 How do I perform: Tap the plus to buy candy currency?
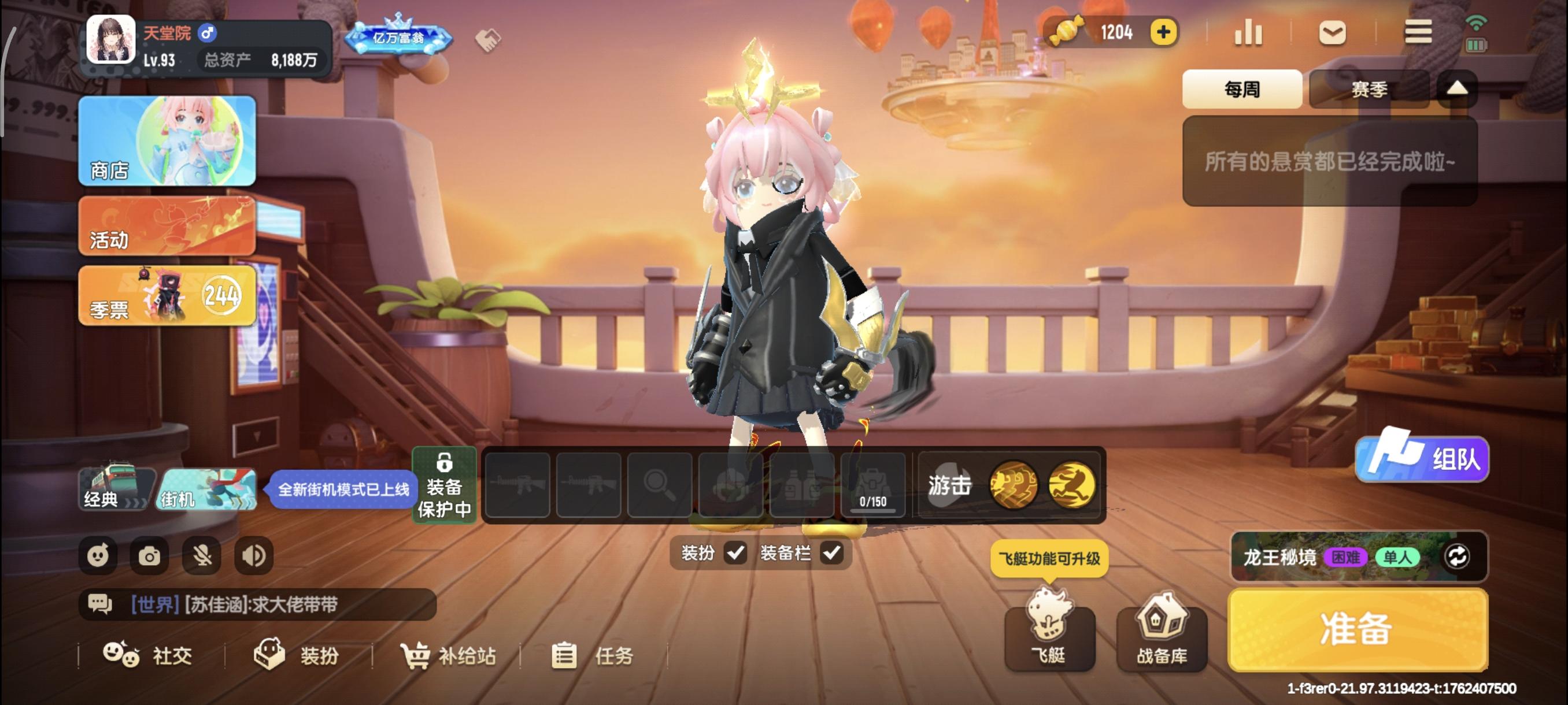[x=1163, y=32]
